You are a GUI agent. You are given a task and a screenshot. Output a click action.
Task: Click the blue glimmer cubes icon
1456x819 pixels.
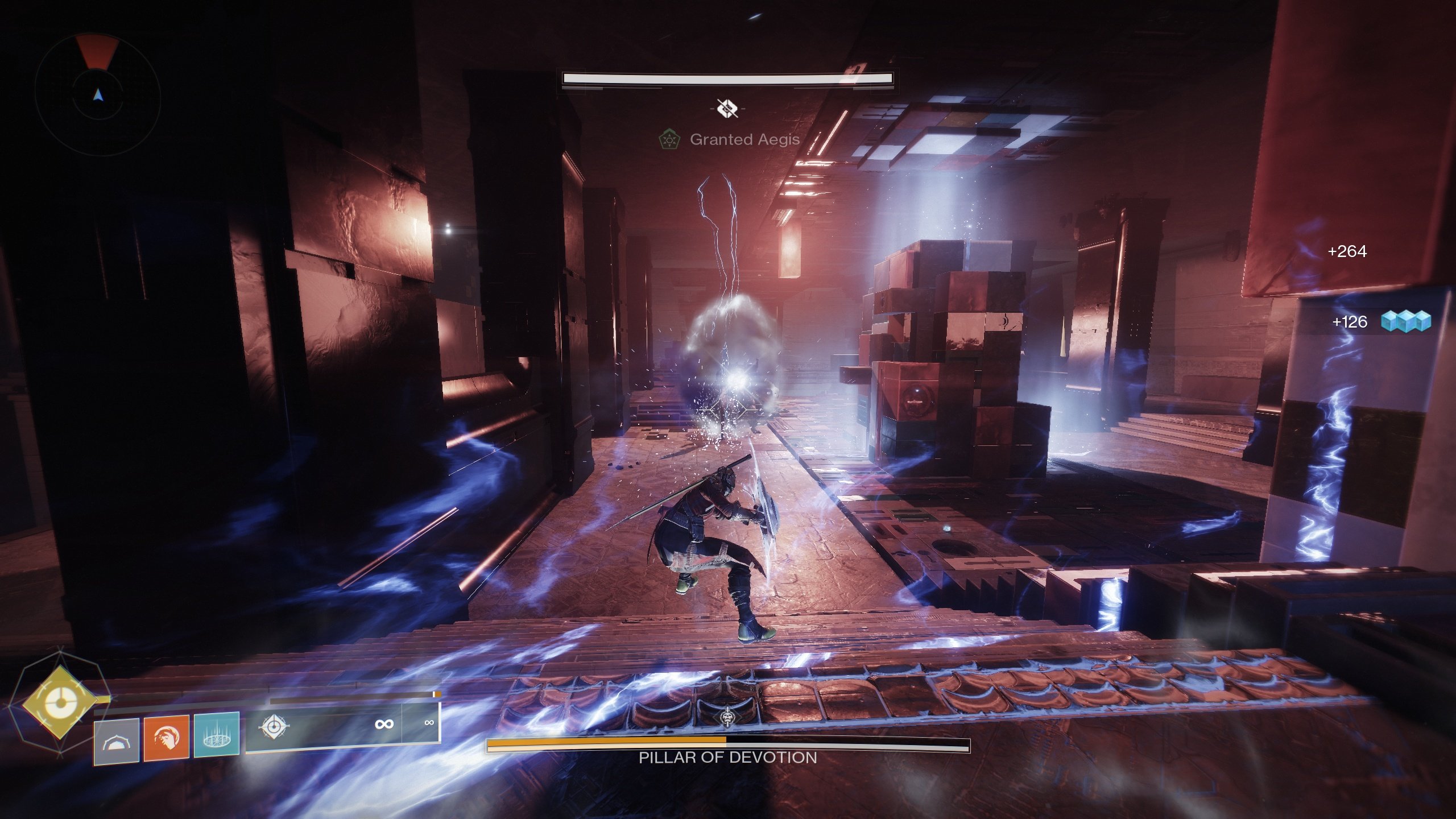pyautogui.click(x=1406, y=321)
